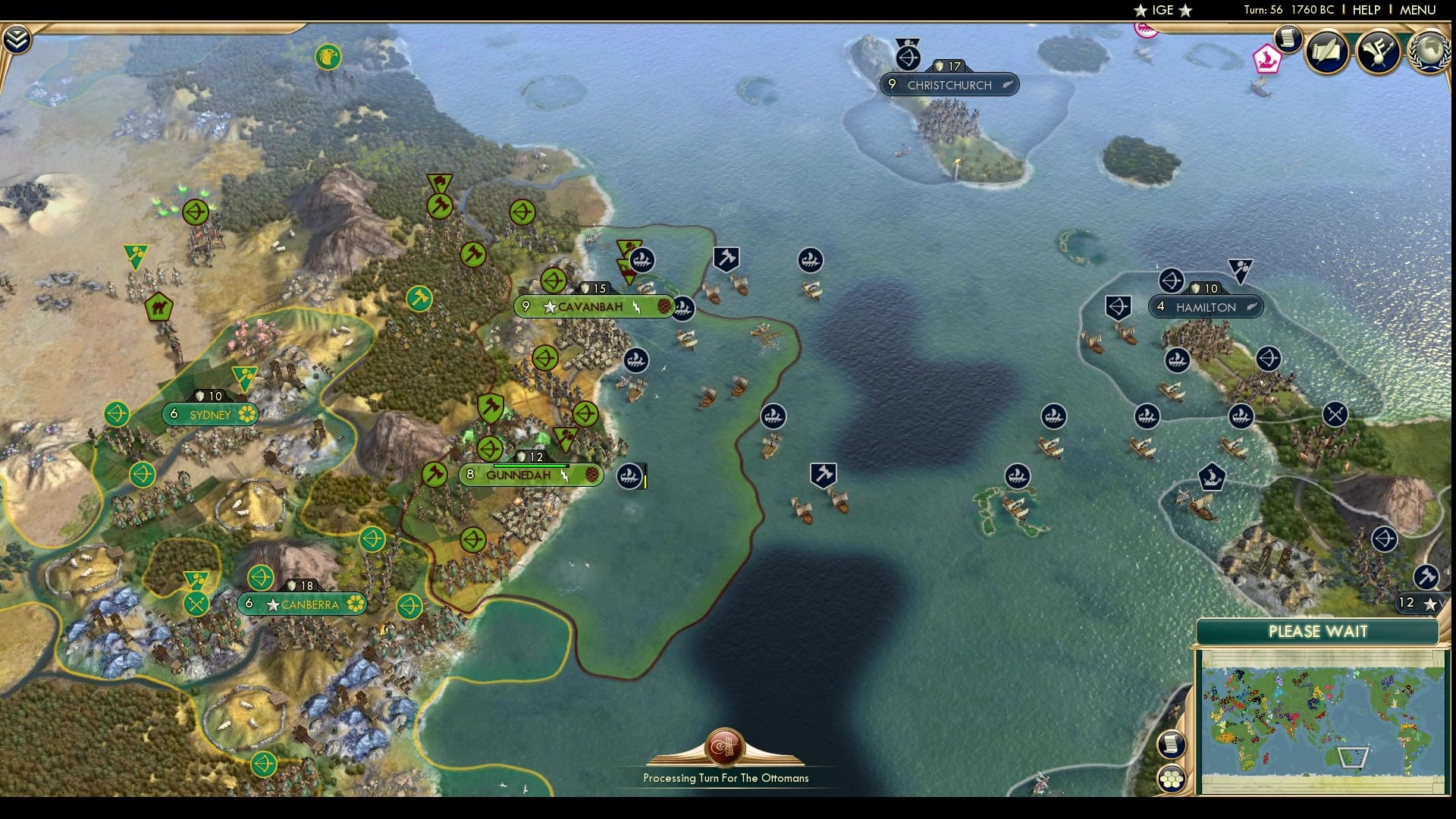Select the notification scroll icon near top right
The width and height of the screenshot is (1456, 819).
click(1288, 42)
